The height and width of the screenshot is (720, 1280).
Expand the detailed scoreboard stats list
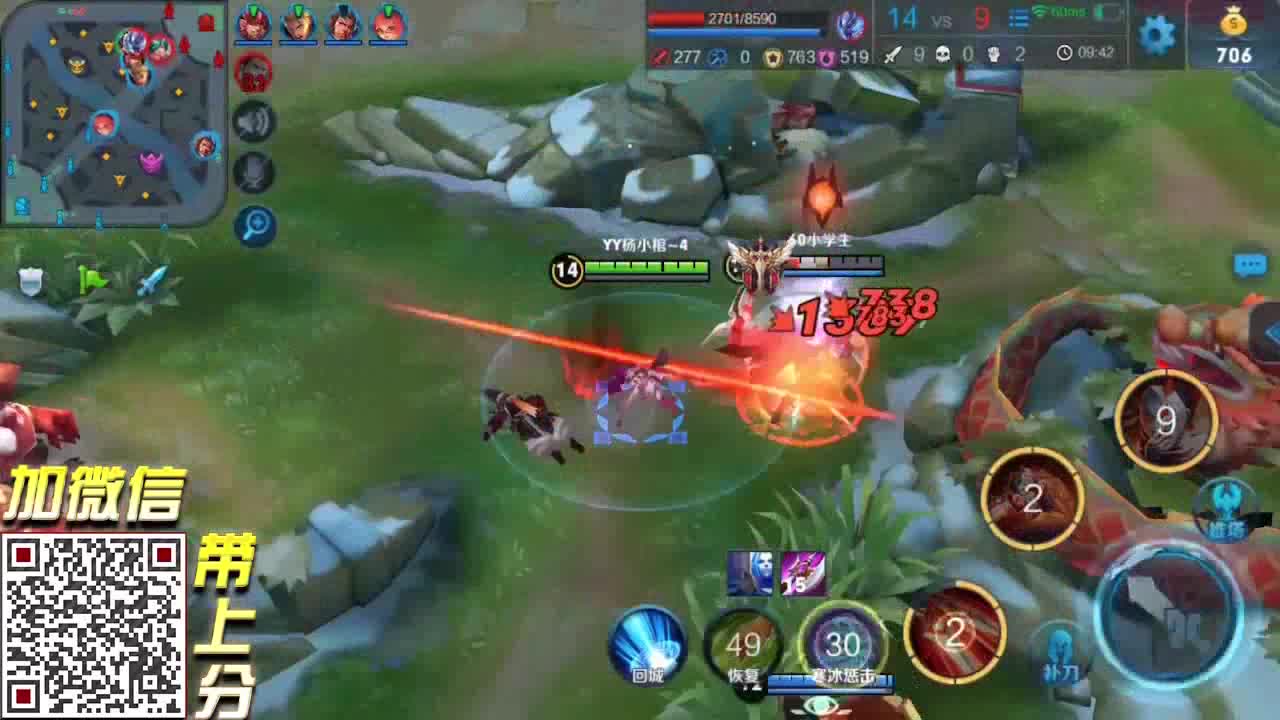(x=1020, y=19)
